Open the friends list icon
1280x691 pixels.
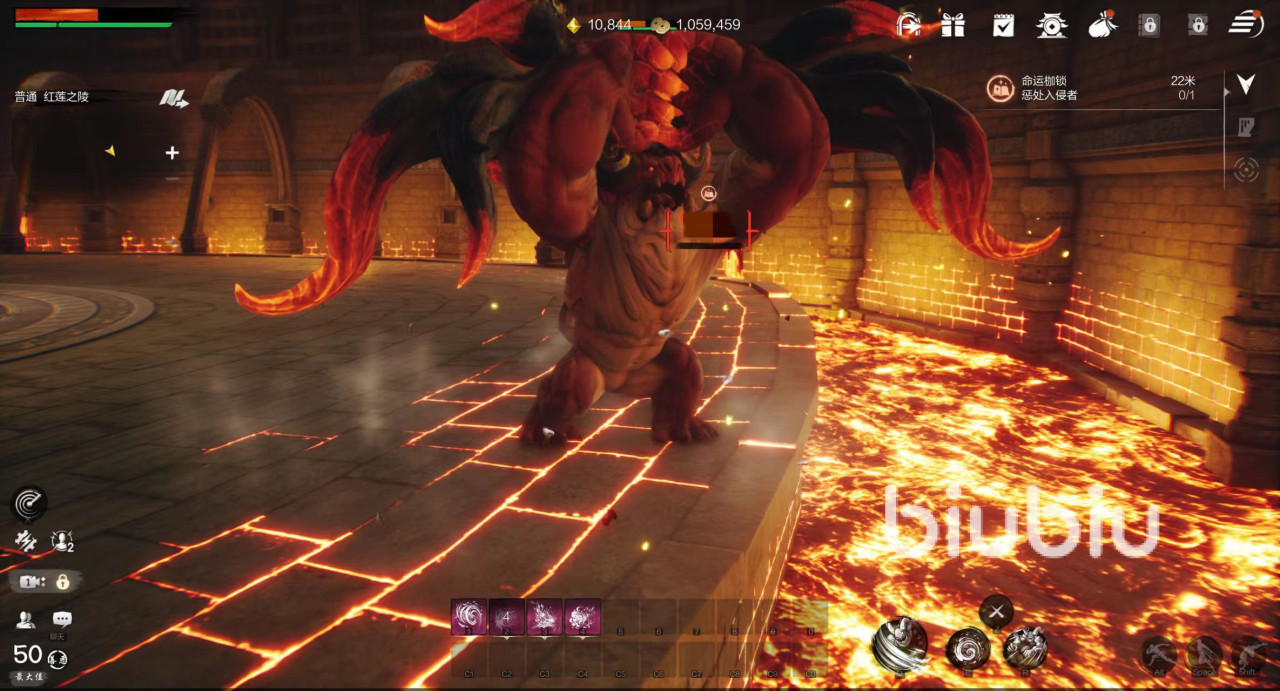26,620
